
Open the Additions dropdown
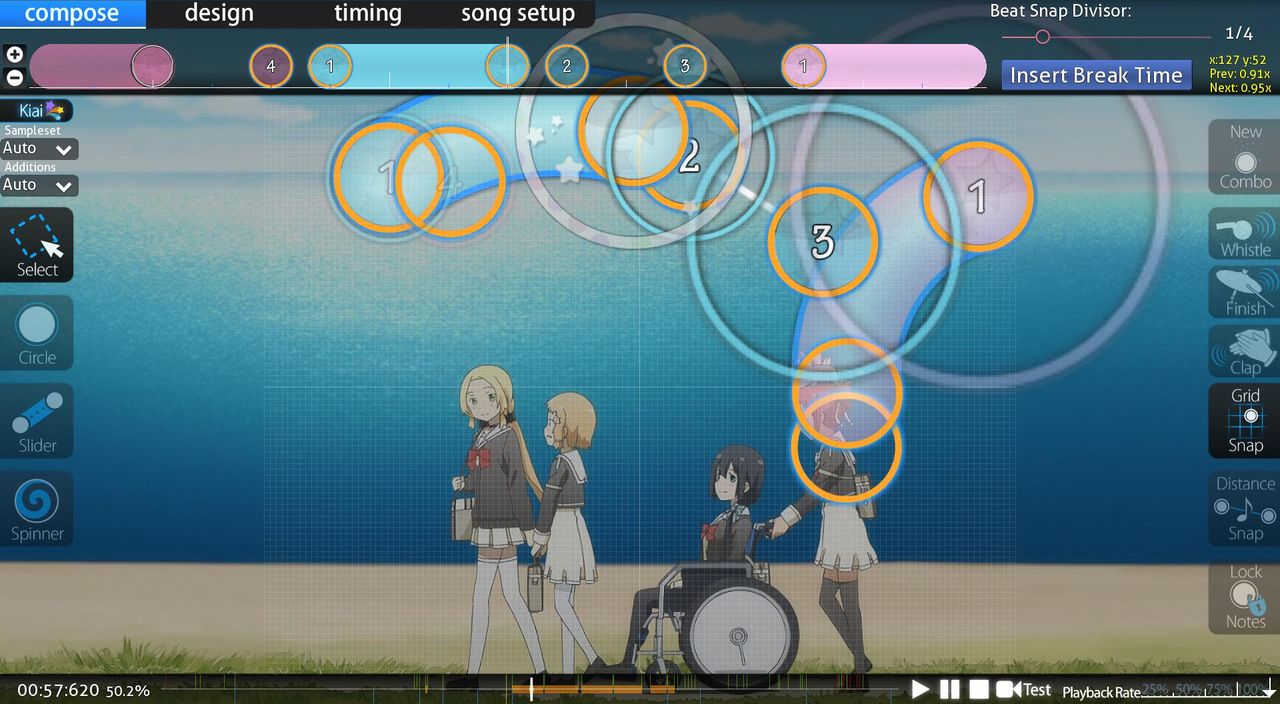coord(40,185)
